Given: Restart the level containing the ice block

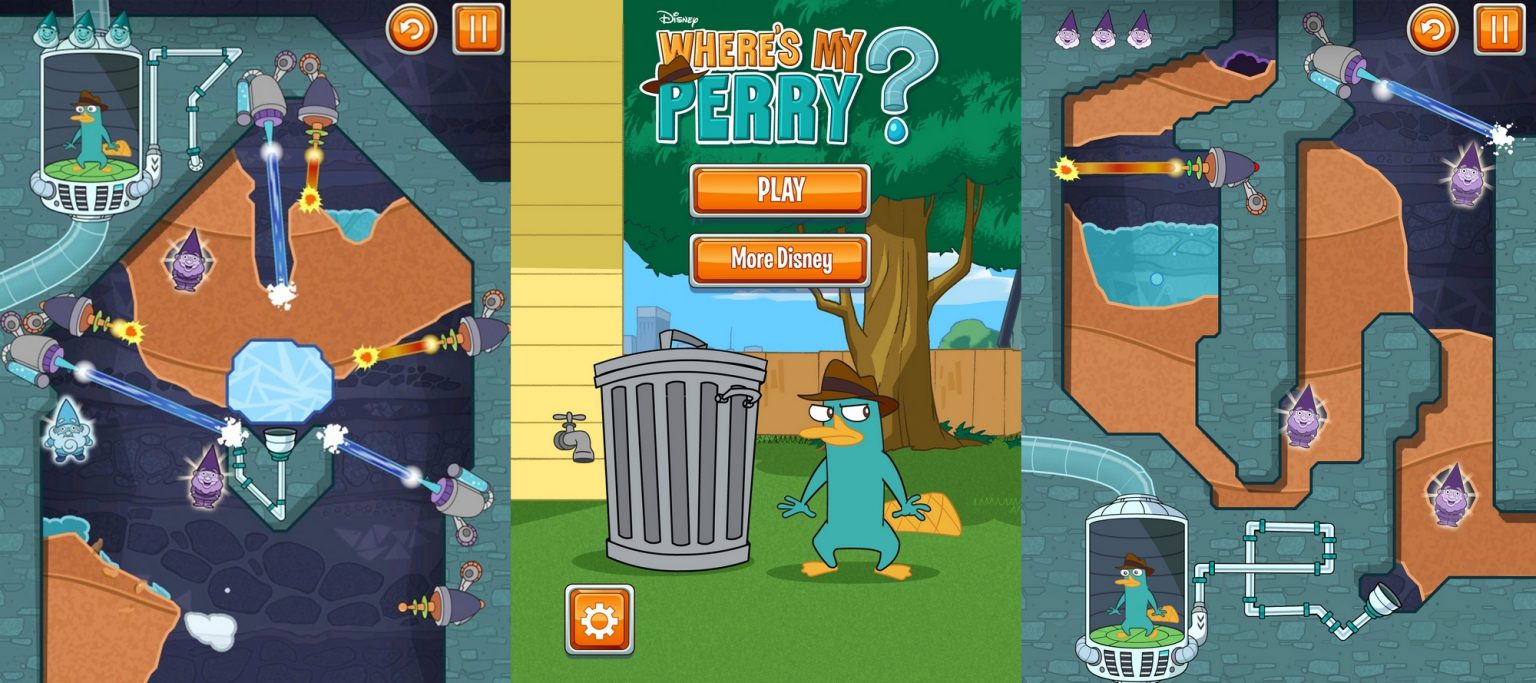Looking at the screenshot, I should [x=412, y=29].
